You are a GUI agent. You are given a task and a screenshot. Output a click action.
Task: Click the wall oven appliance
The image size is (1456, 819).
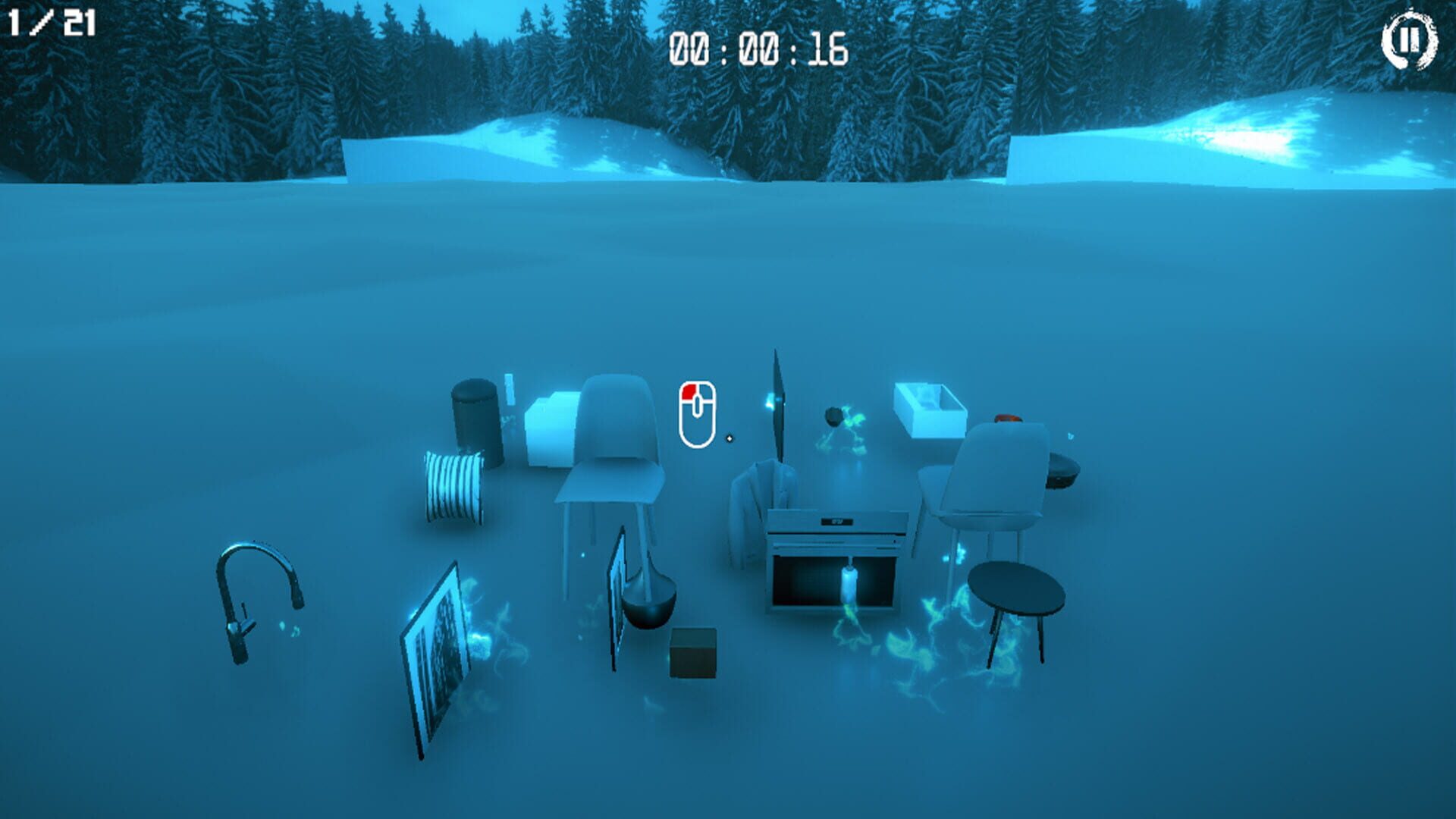(x=834, y=531)
